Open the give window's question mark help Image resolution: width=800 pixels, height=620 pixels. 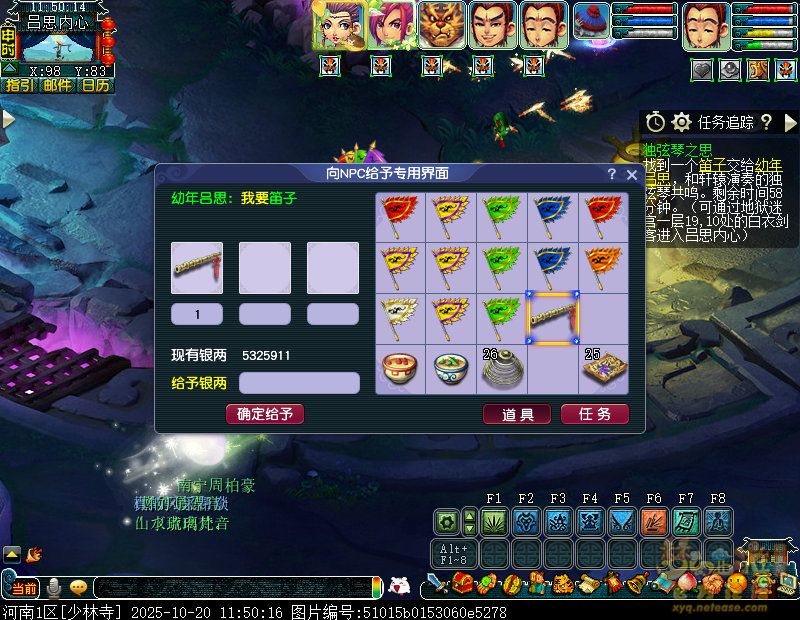pyautogui.click(x=612, y=174)
